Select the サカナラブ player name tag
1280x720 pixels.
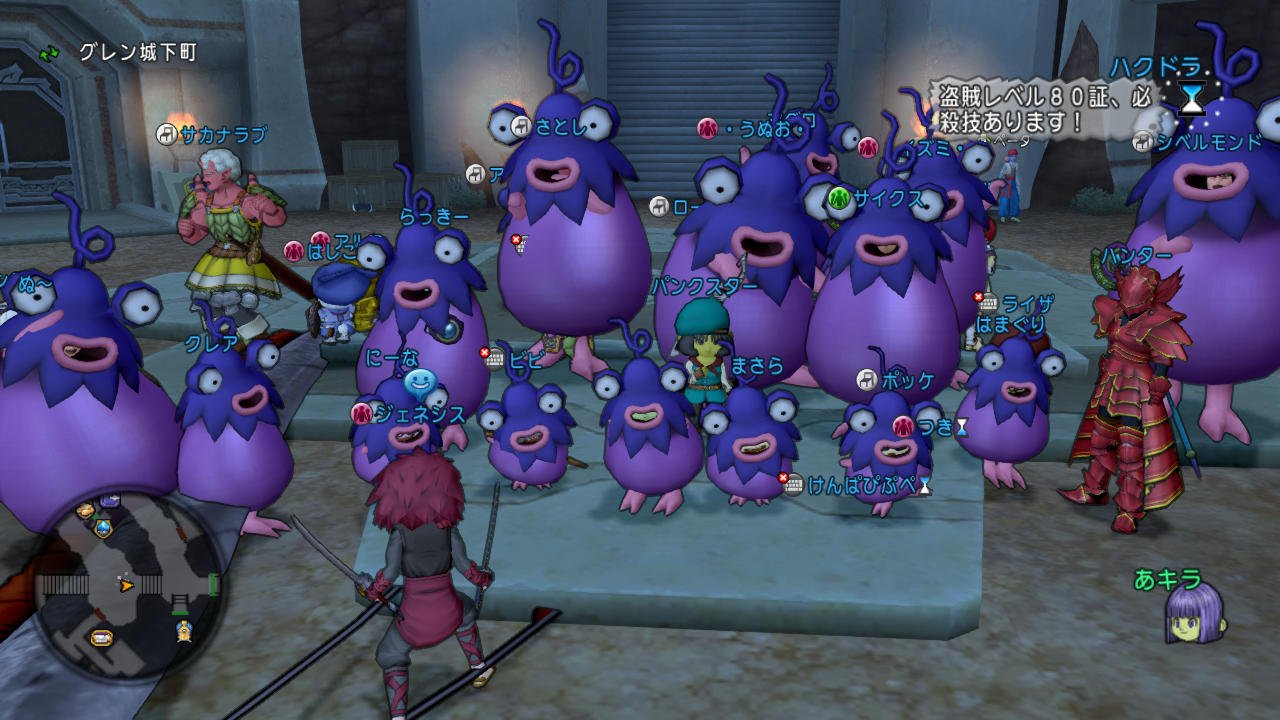(x=212, y=133)
